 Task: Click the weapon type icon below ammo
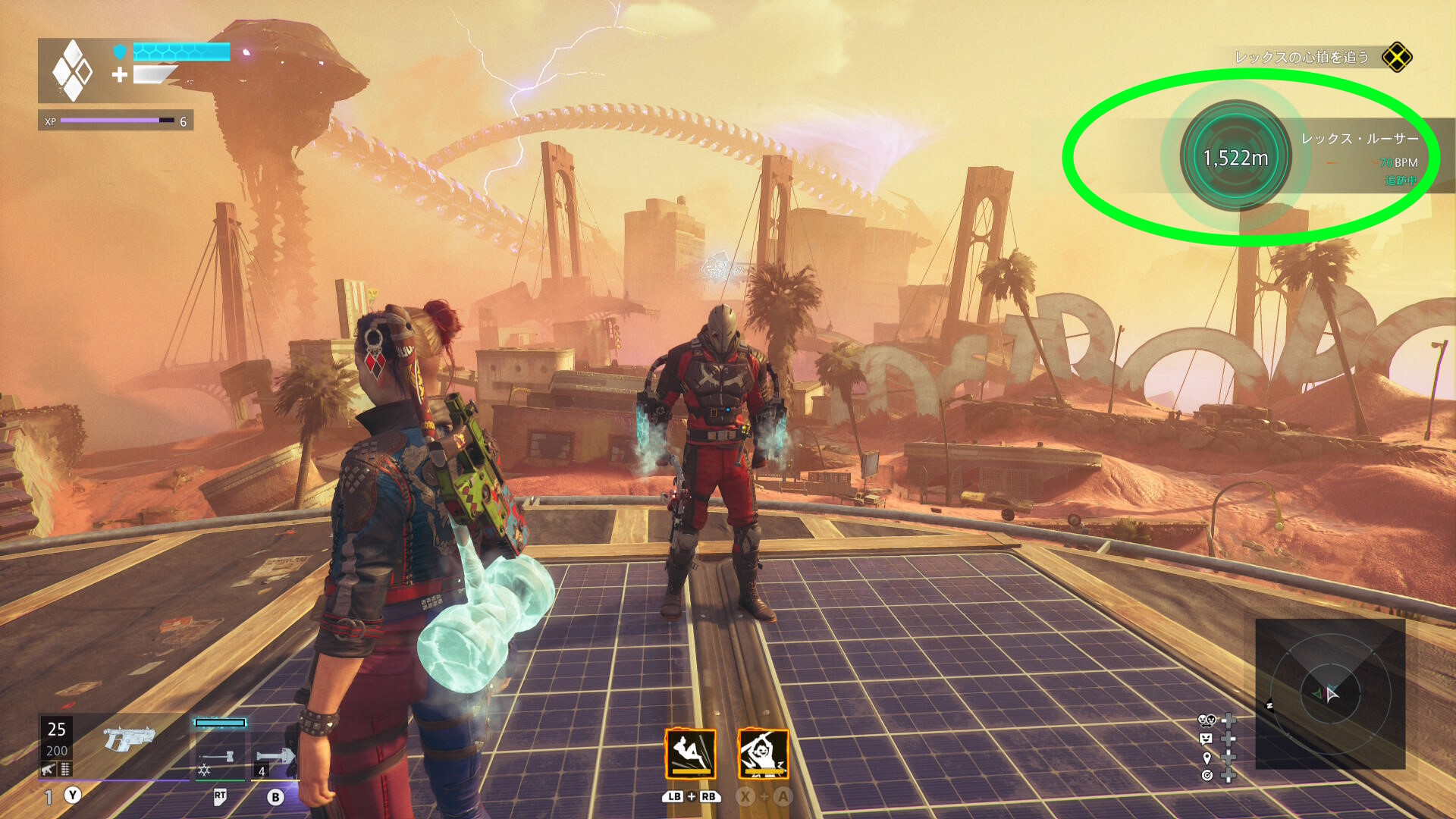(x=49, y=770)
